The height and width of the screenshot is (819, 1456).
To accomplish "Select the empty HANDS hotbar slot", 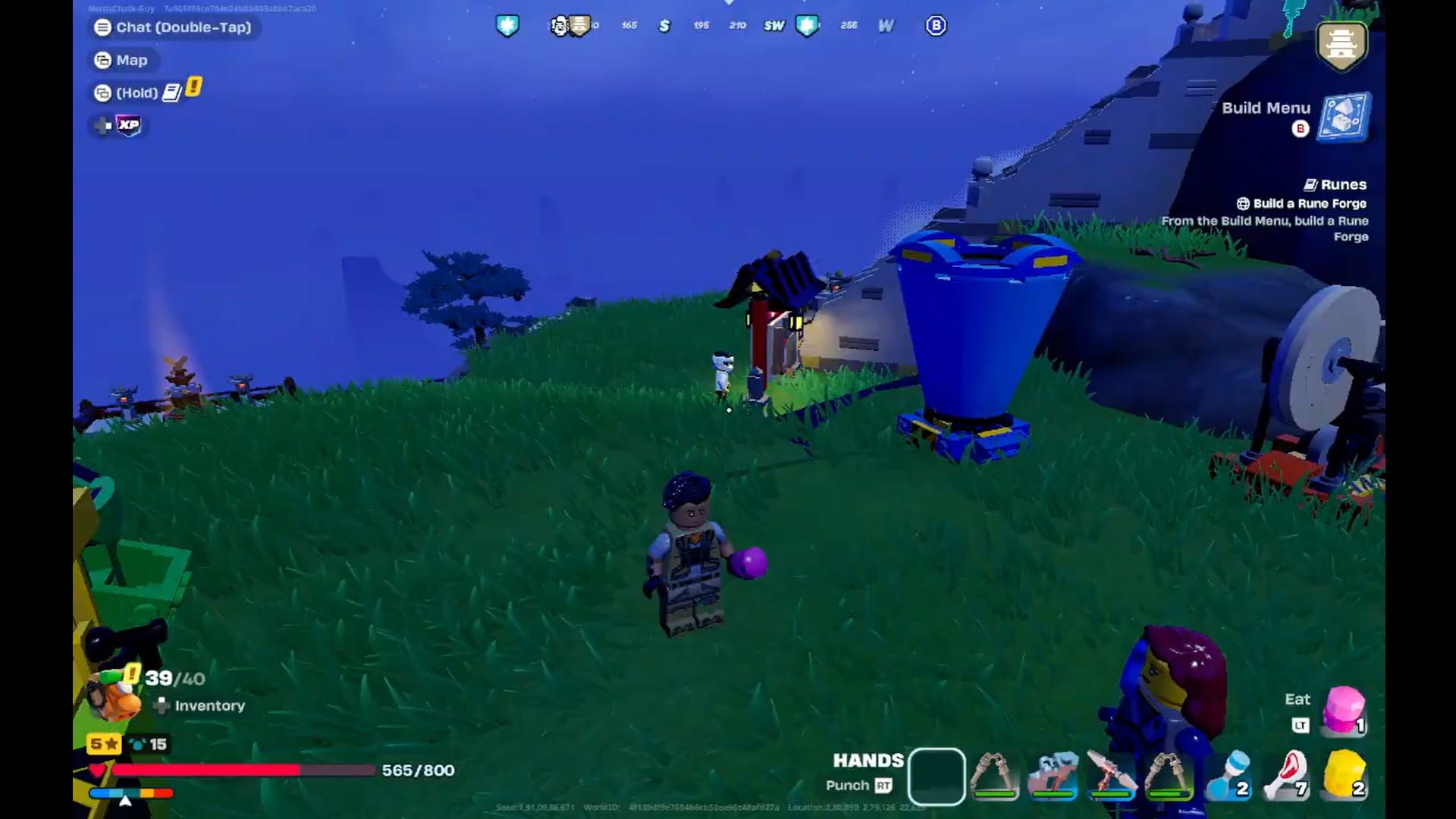I will (x=937, y=775).
